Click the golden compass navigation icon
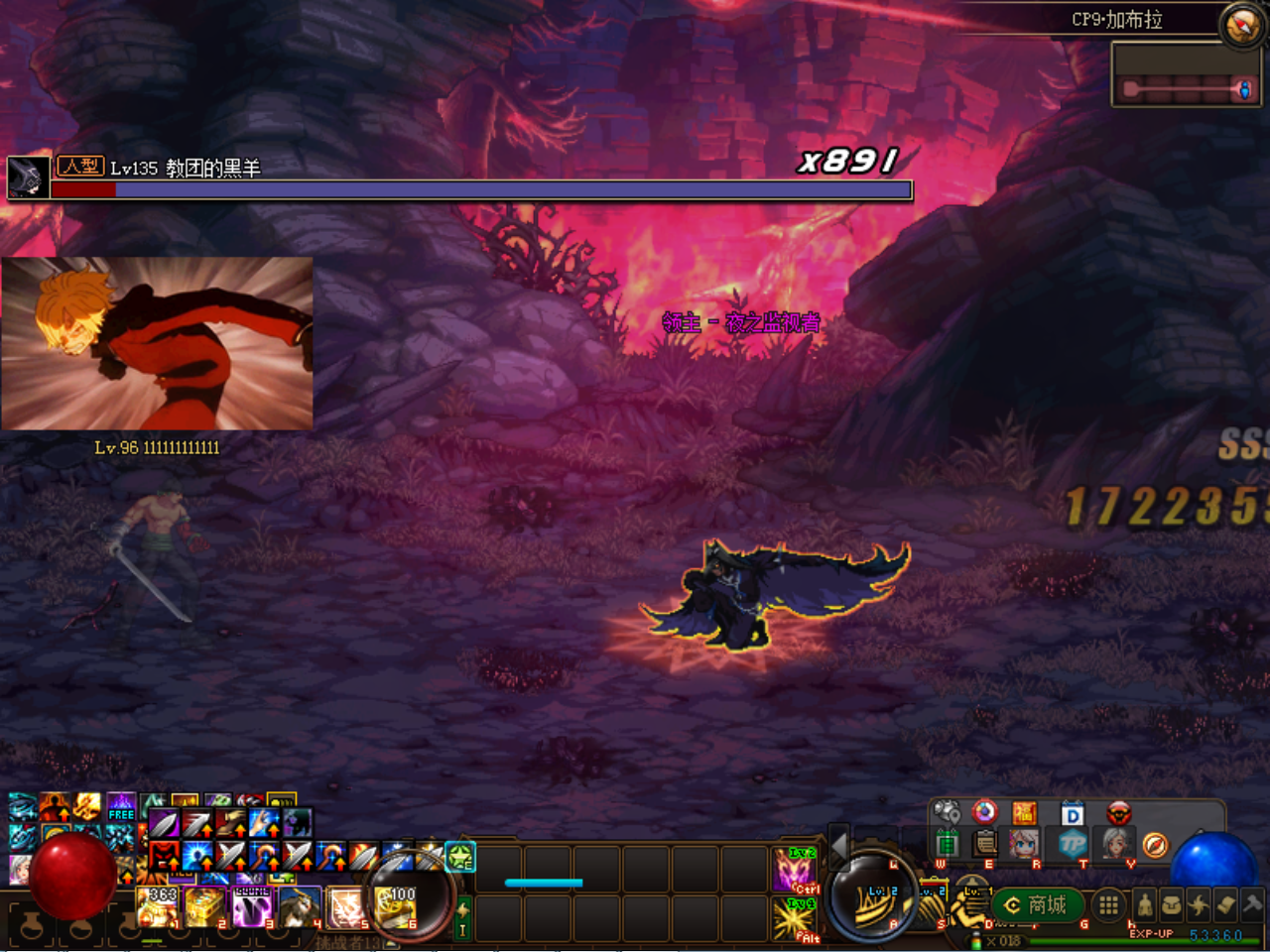 [1155, 845]
